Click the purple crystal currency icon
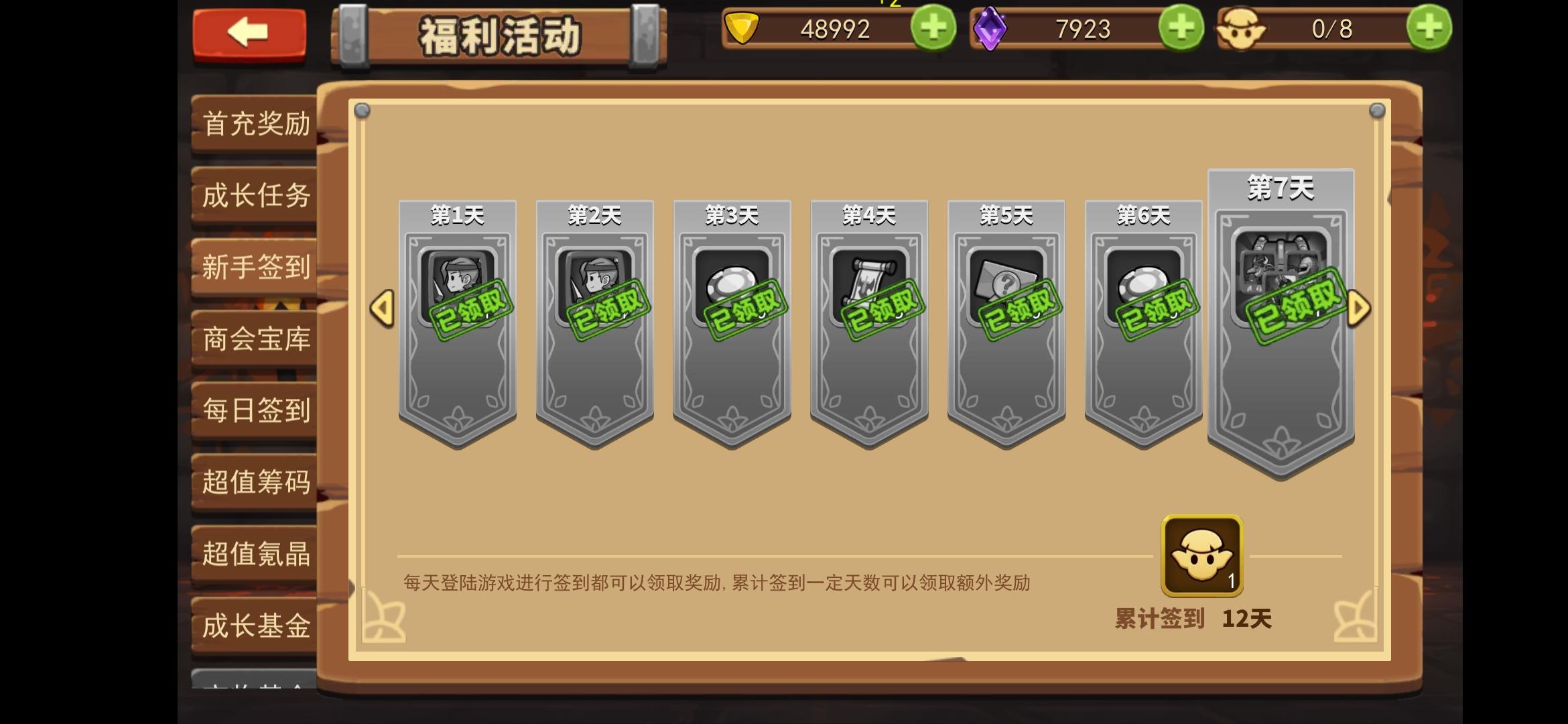The width and height of the screenshot is (1568, 724). pos(991,28)
